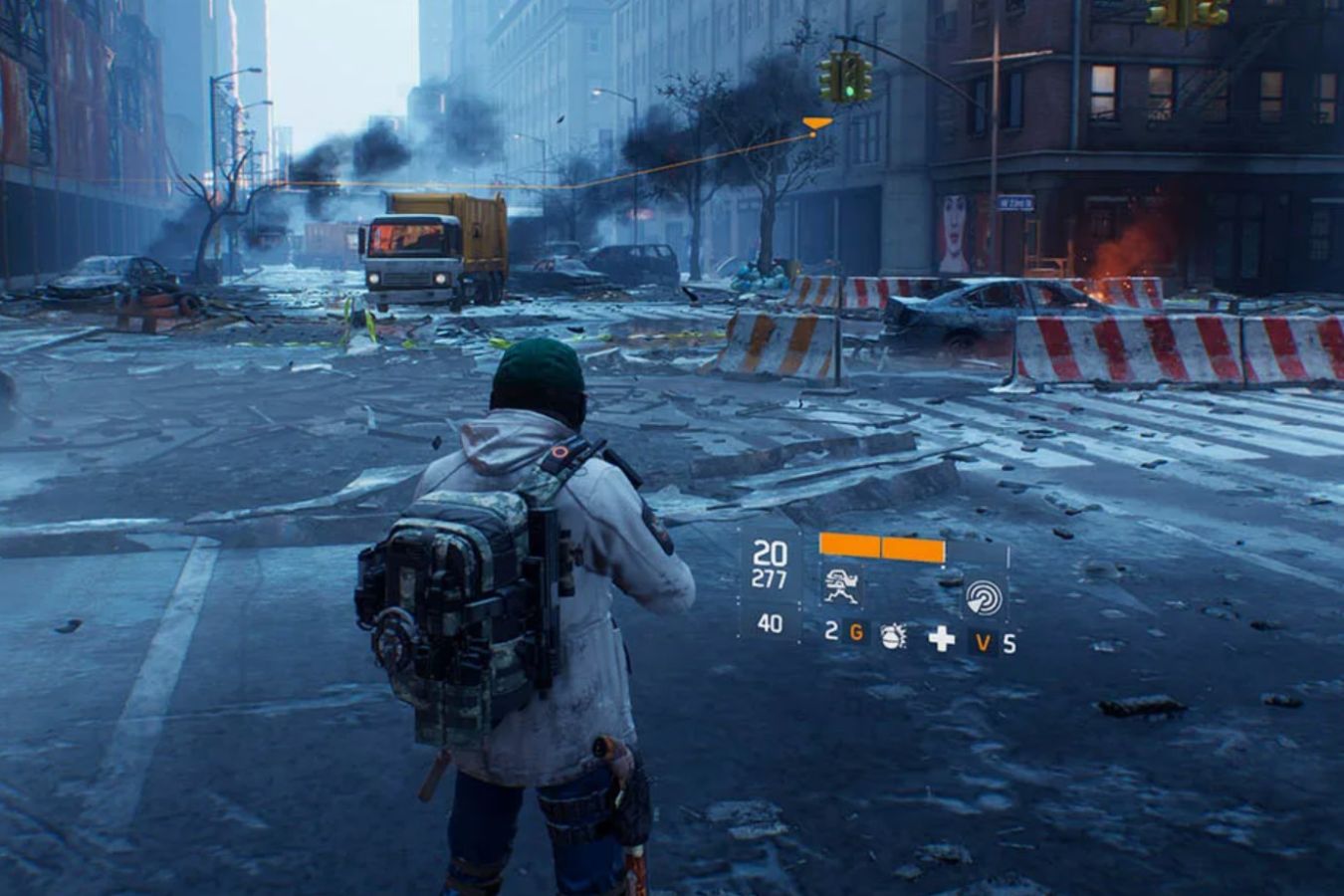Image resolution: width=1344 pixels, height=896 pixels.
Task: Click the reserve ammo count 40
Action: point(769,622)
